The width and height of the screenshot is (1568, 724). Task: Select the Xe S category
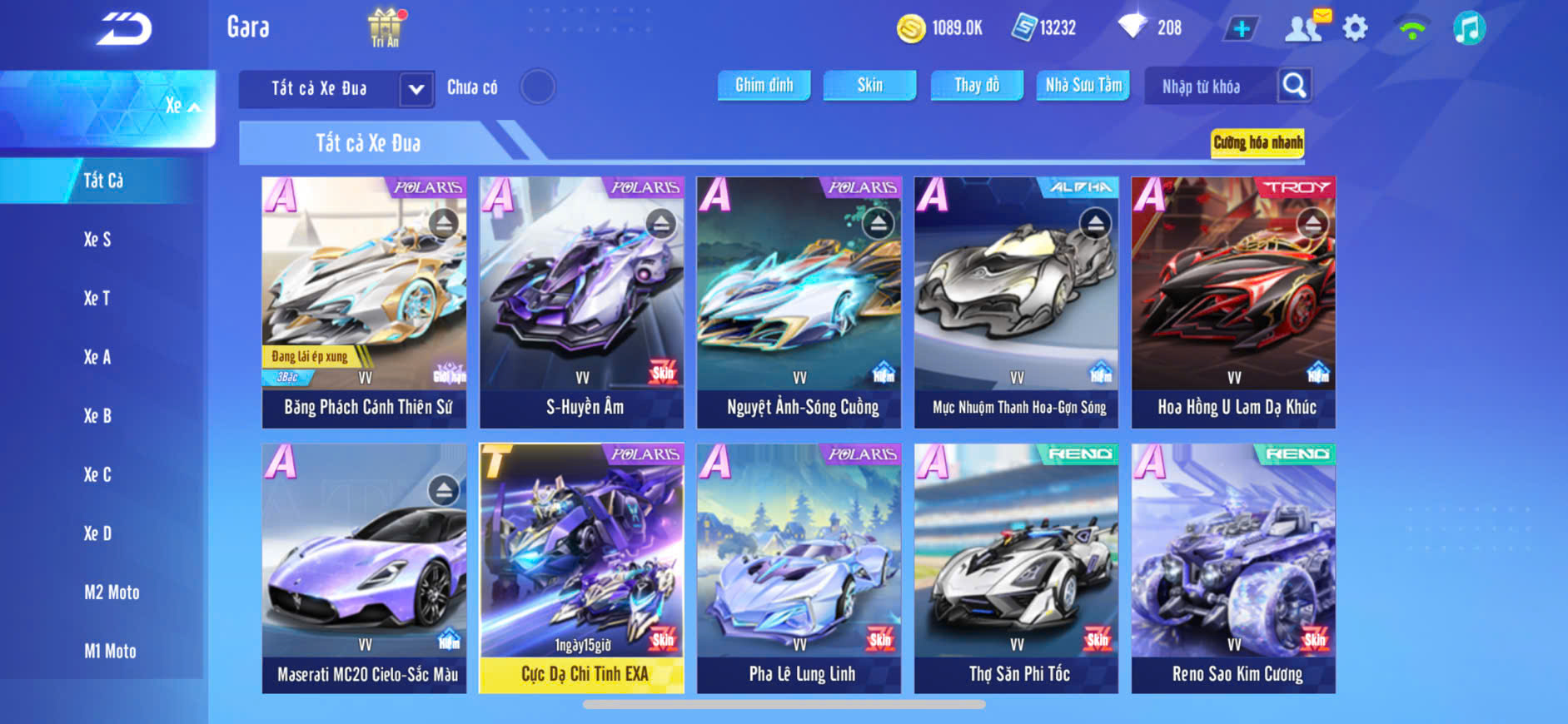pyautogui.click(x=97, y=240)
